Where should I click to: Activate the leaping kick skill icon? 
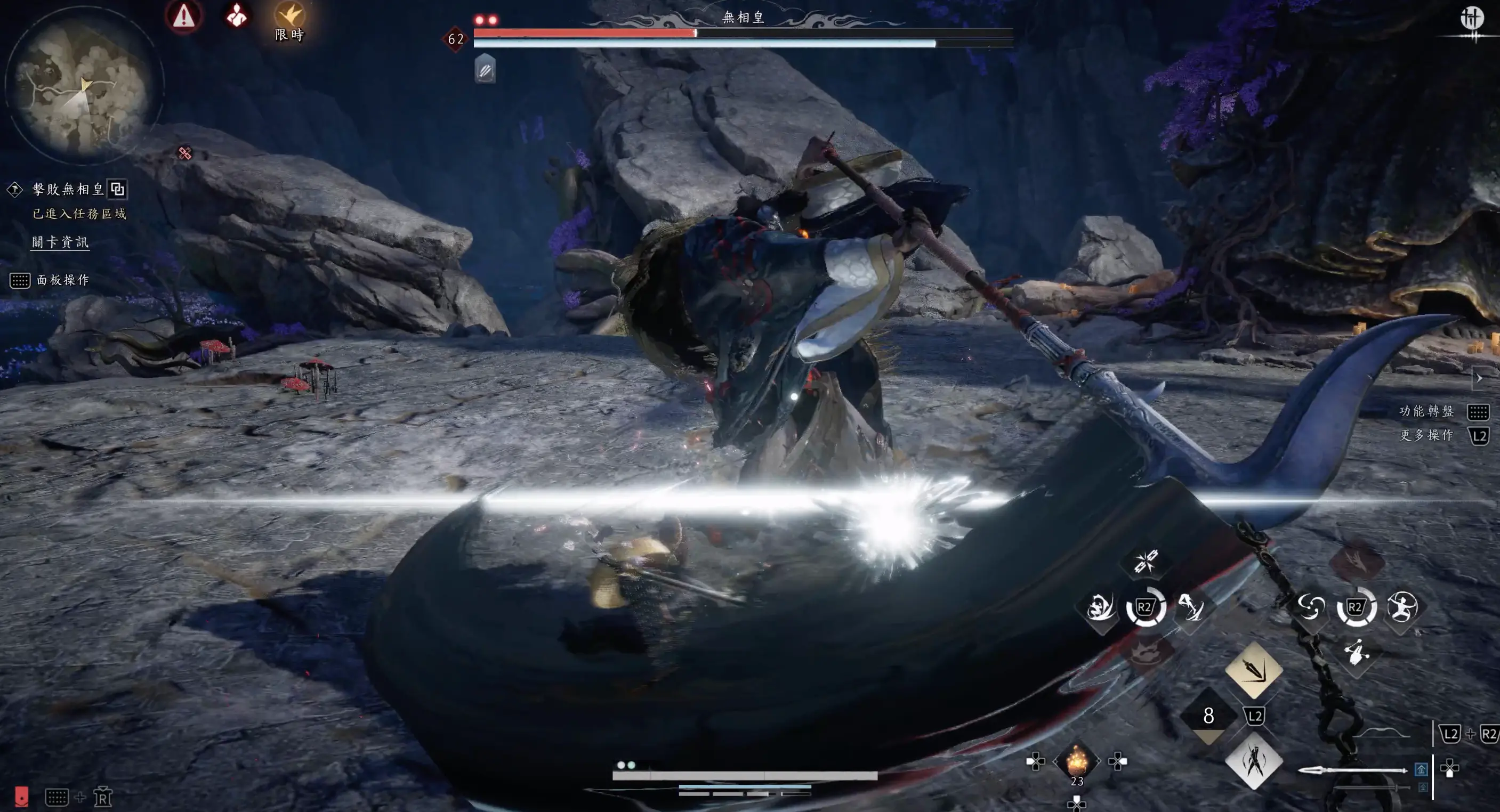(x=1191, y=608)
